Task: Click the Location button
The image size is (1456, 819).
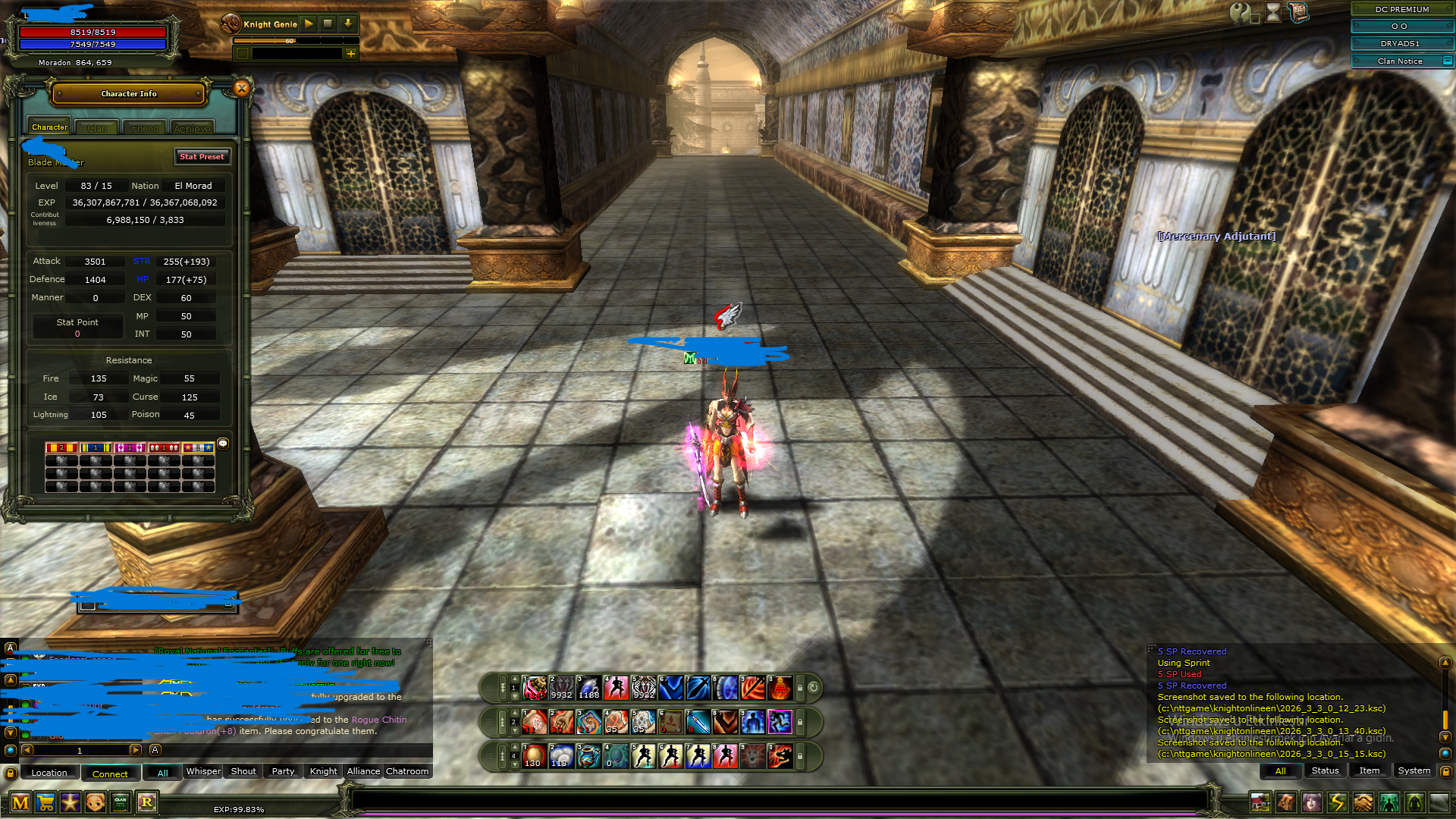Action: tap(49, 773)
